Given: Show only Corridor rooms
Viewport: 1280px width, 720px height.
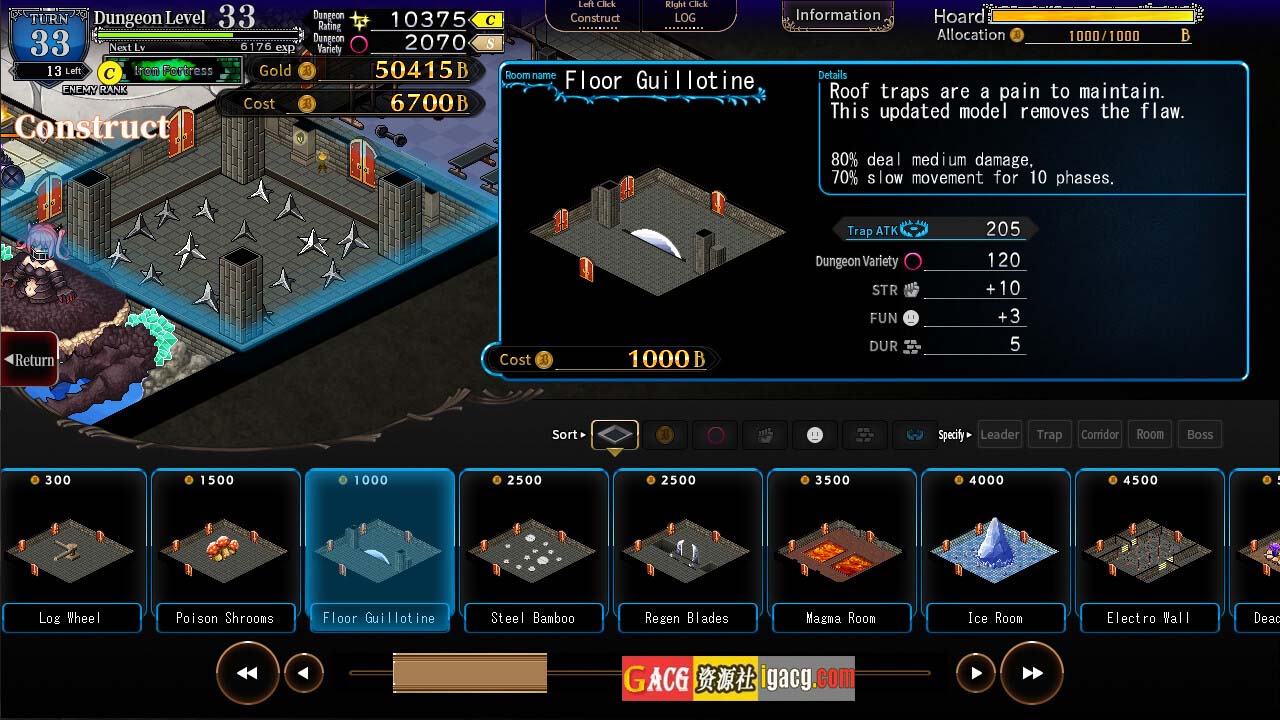Looking at the screenshot, I should (x=1099, y=434).
